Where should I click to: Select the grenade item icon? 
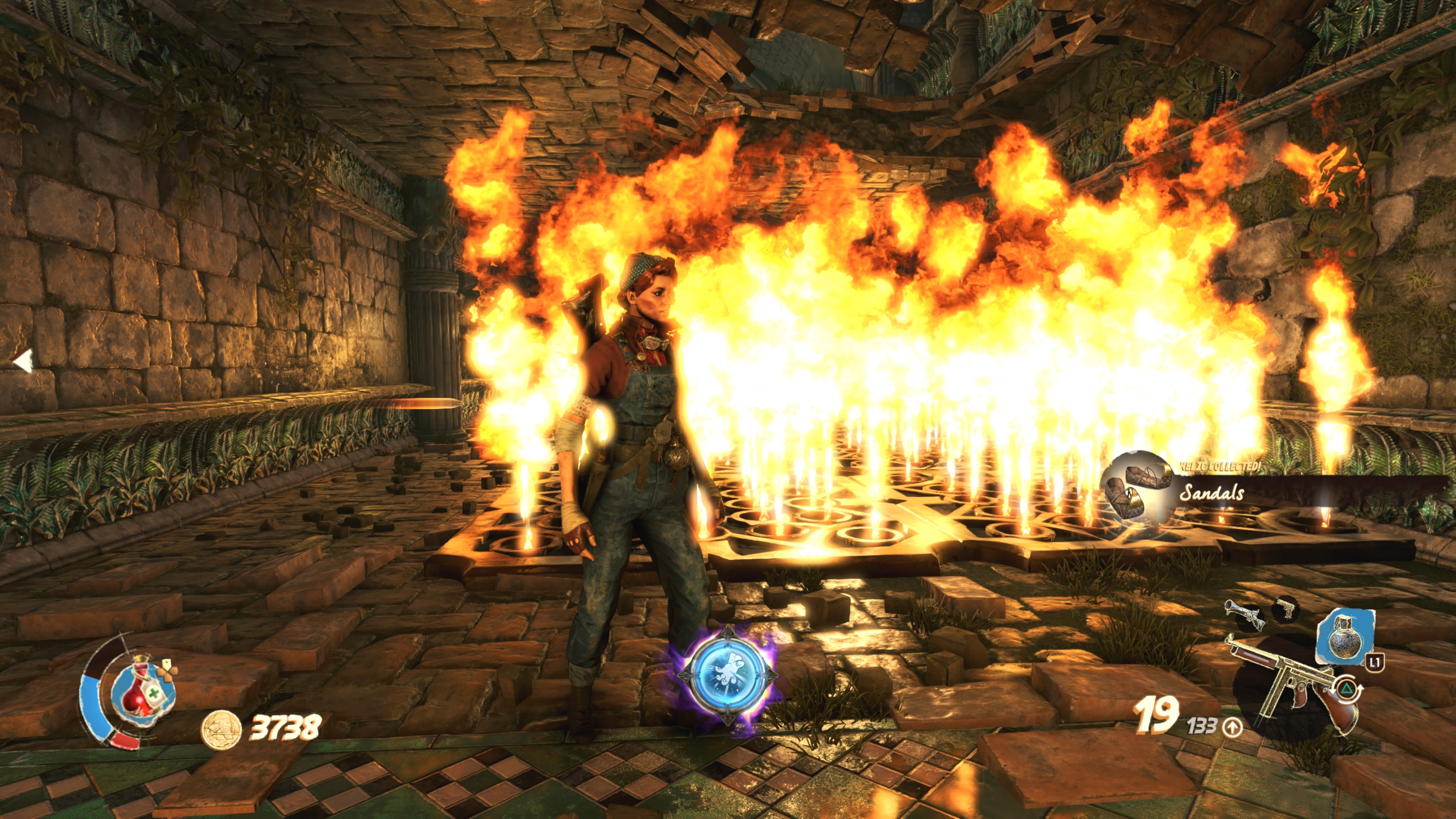[1343, 637]
